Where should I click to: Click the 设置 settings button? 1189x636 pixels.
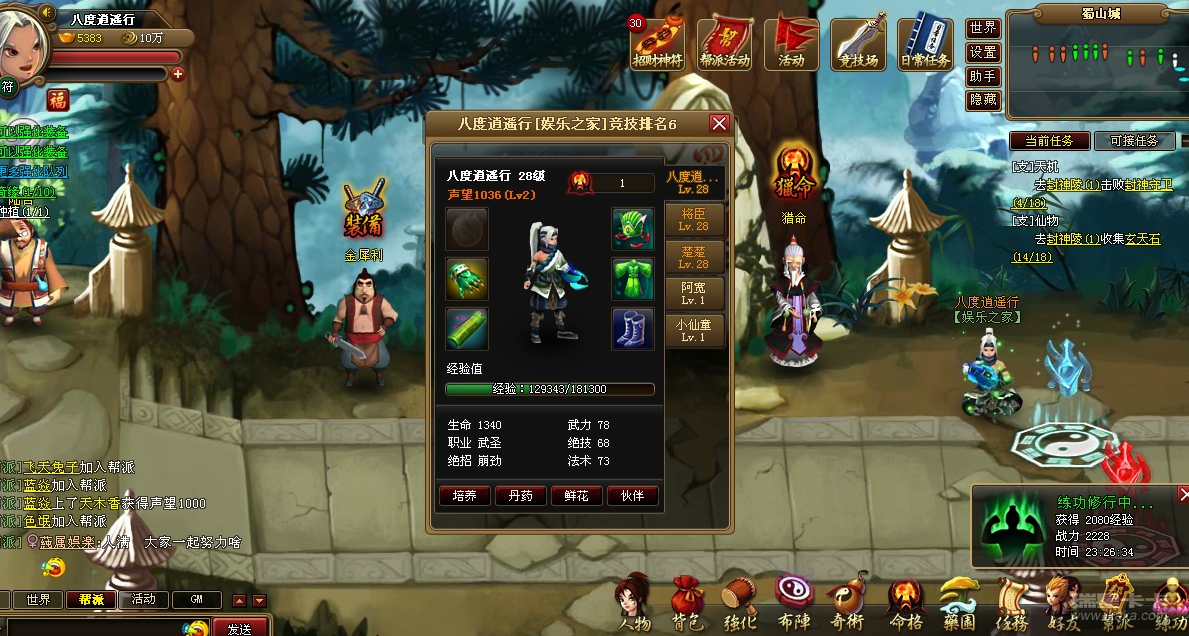pyautogui.click(x=983, y=52)
